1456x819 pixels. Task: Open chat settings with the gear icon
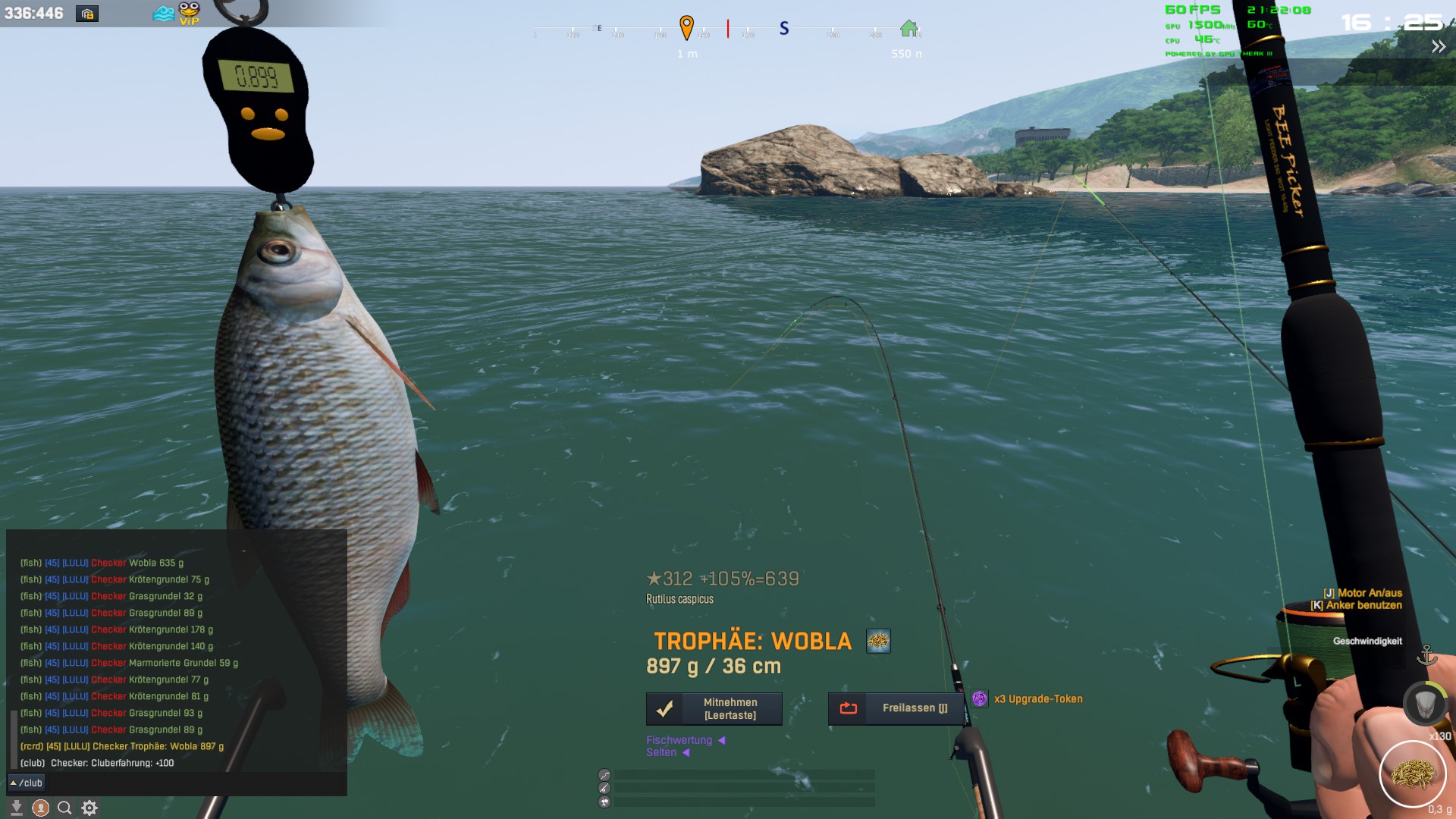[x=89, y=808]
